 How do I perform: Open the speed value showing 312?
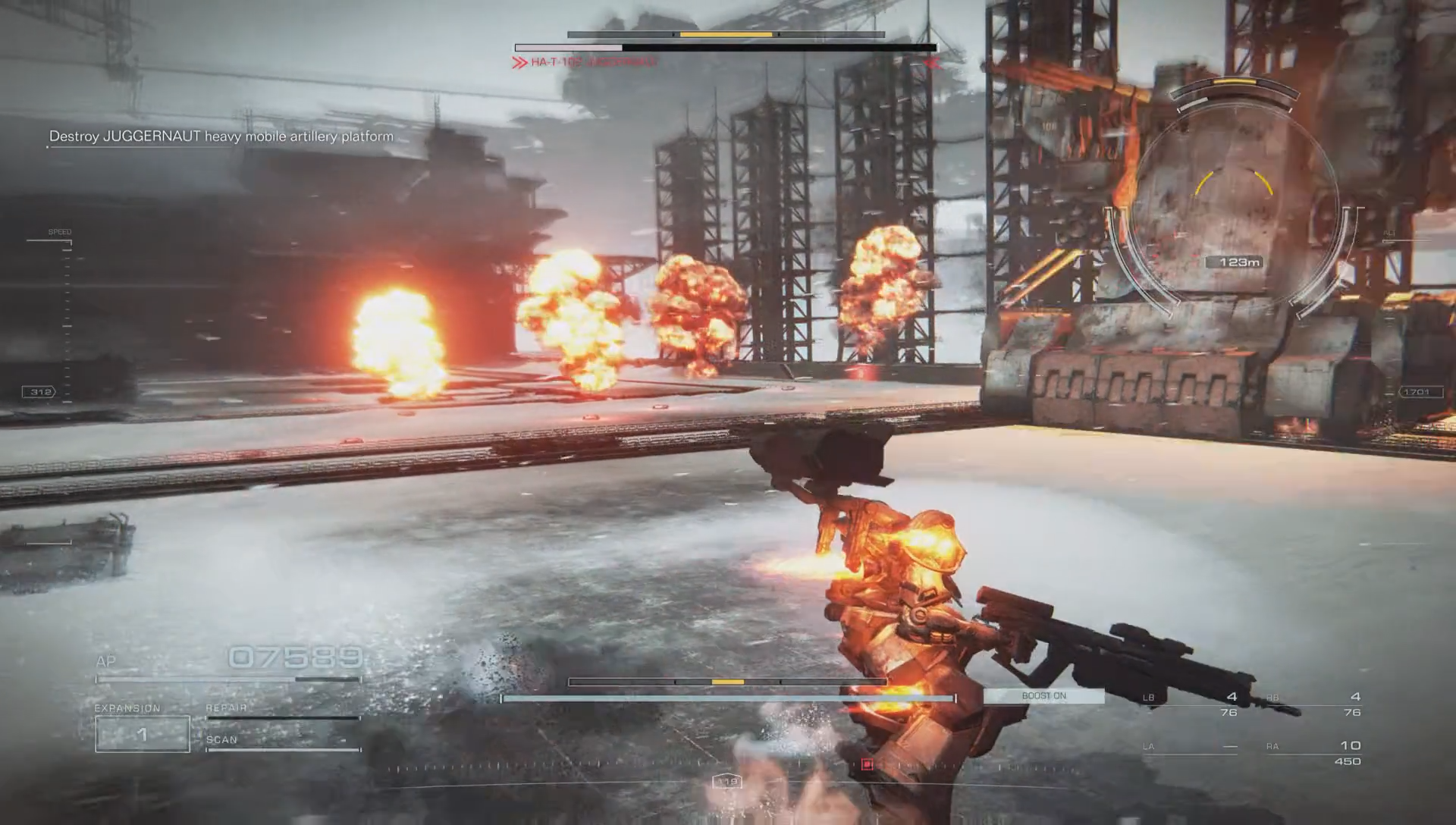tap(37, 391)
